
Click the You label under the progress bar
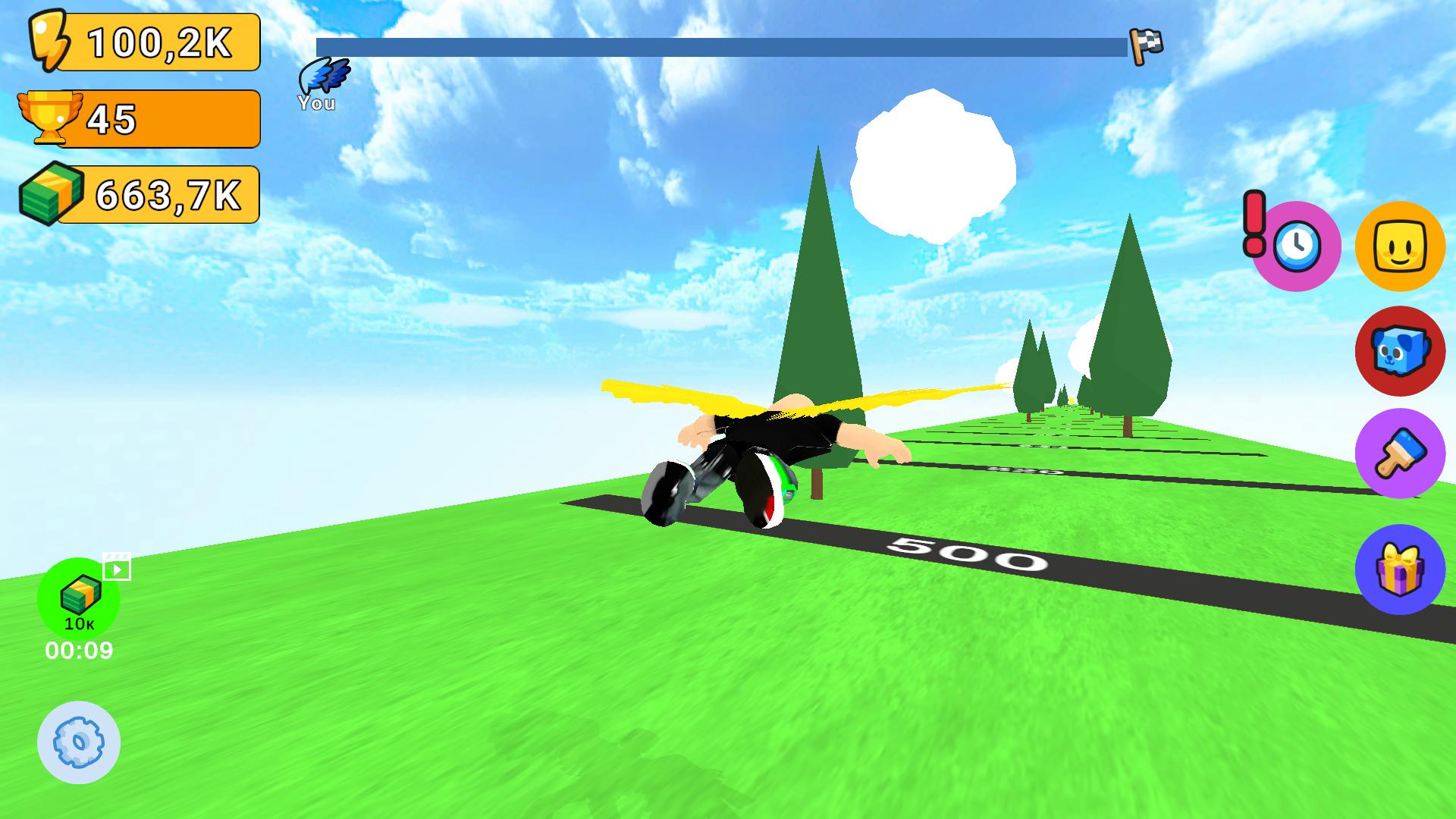pyautogui.click(x=317, y=103)
